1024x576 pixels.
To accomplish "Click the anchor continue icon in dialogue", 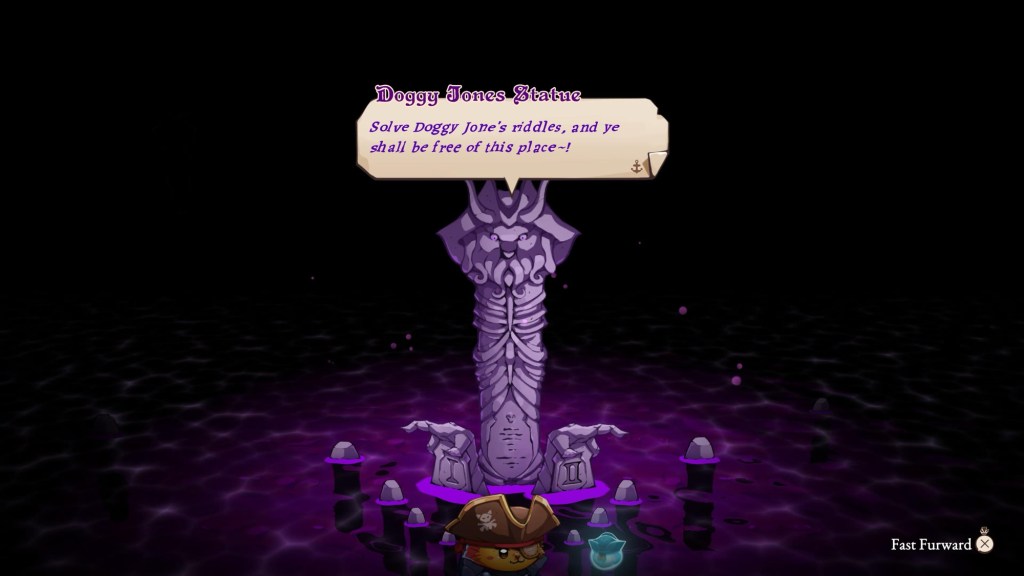I will pyautogui.click(x=636, y=165).
